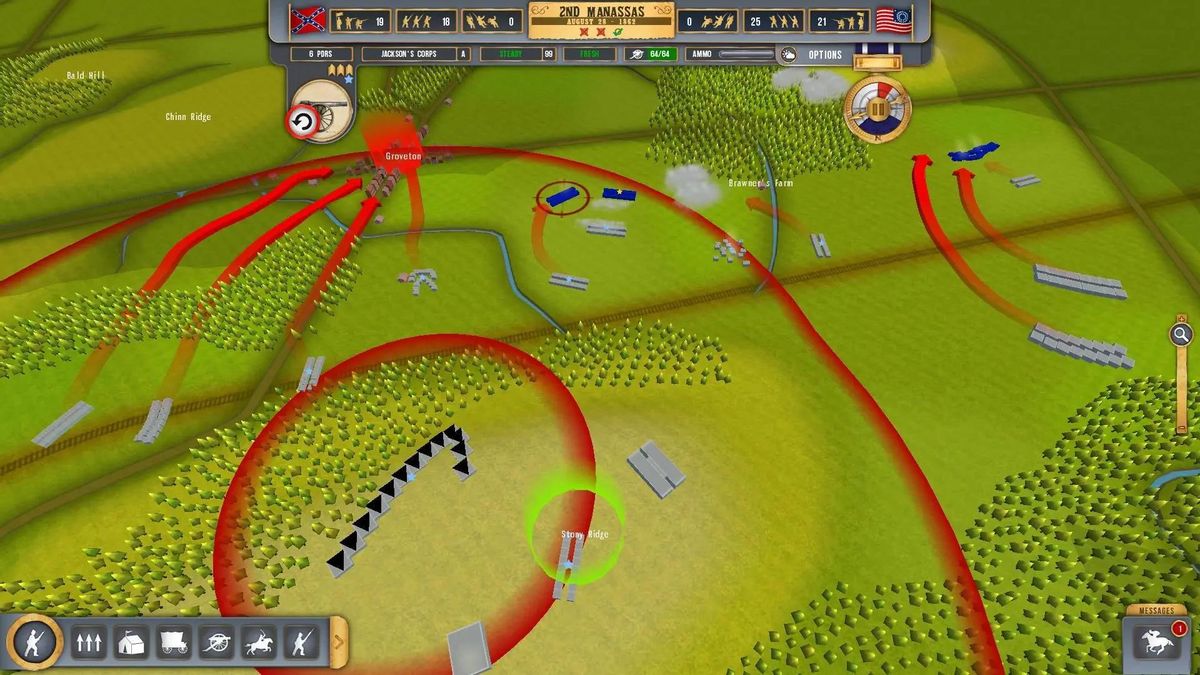Click the Union flag in the top bar
This screenshot has height=675, width=1200.
tap(894, 20)
